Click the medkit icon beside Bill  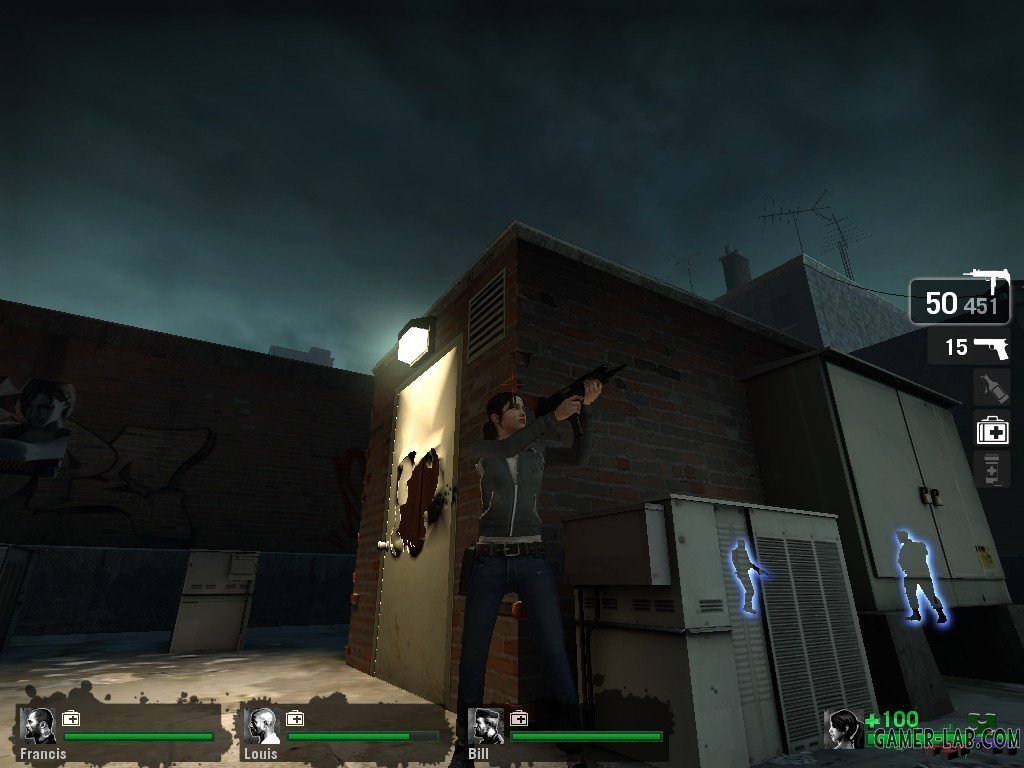[x=518, y=718]
